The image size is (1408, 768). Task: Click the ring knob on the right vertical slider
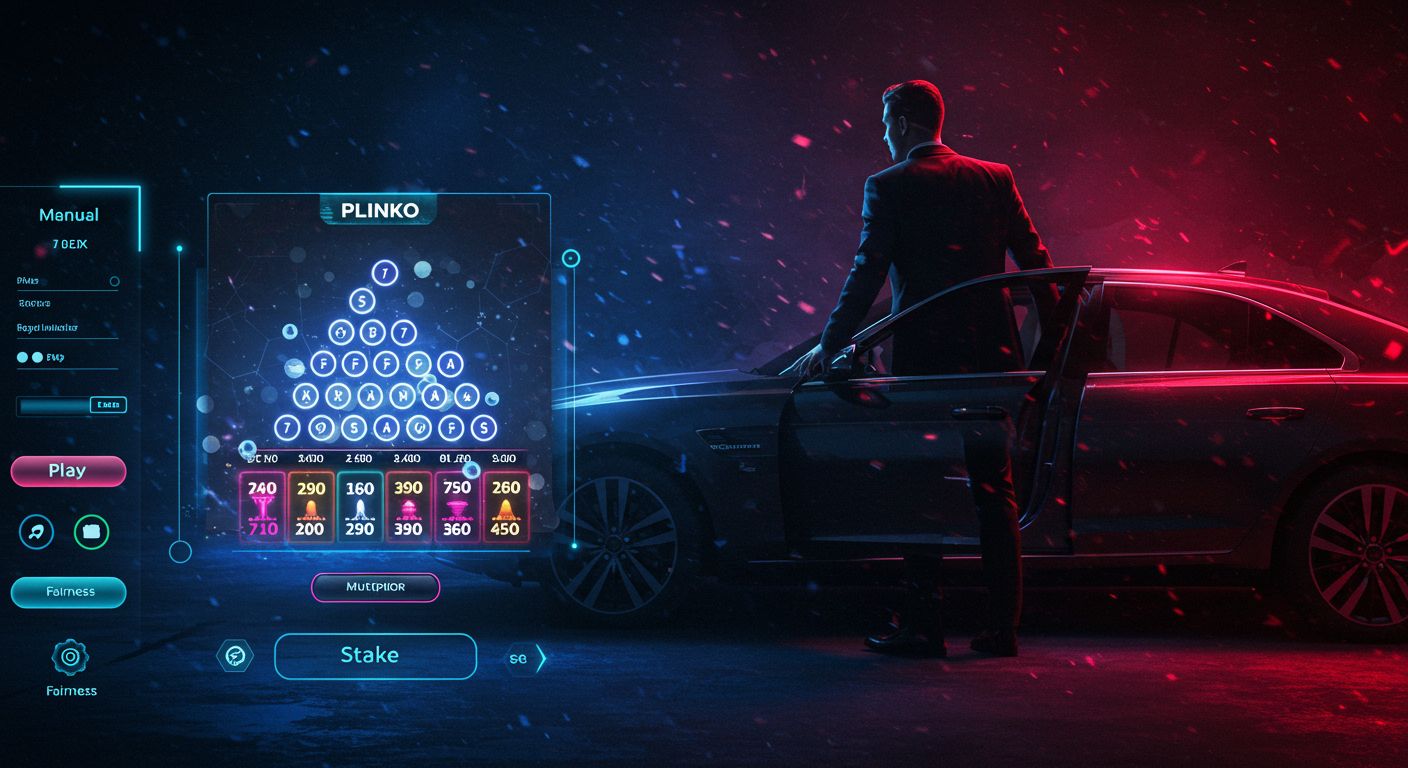571,259
